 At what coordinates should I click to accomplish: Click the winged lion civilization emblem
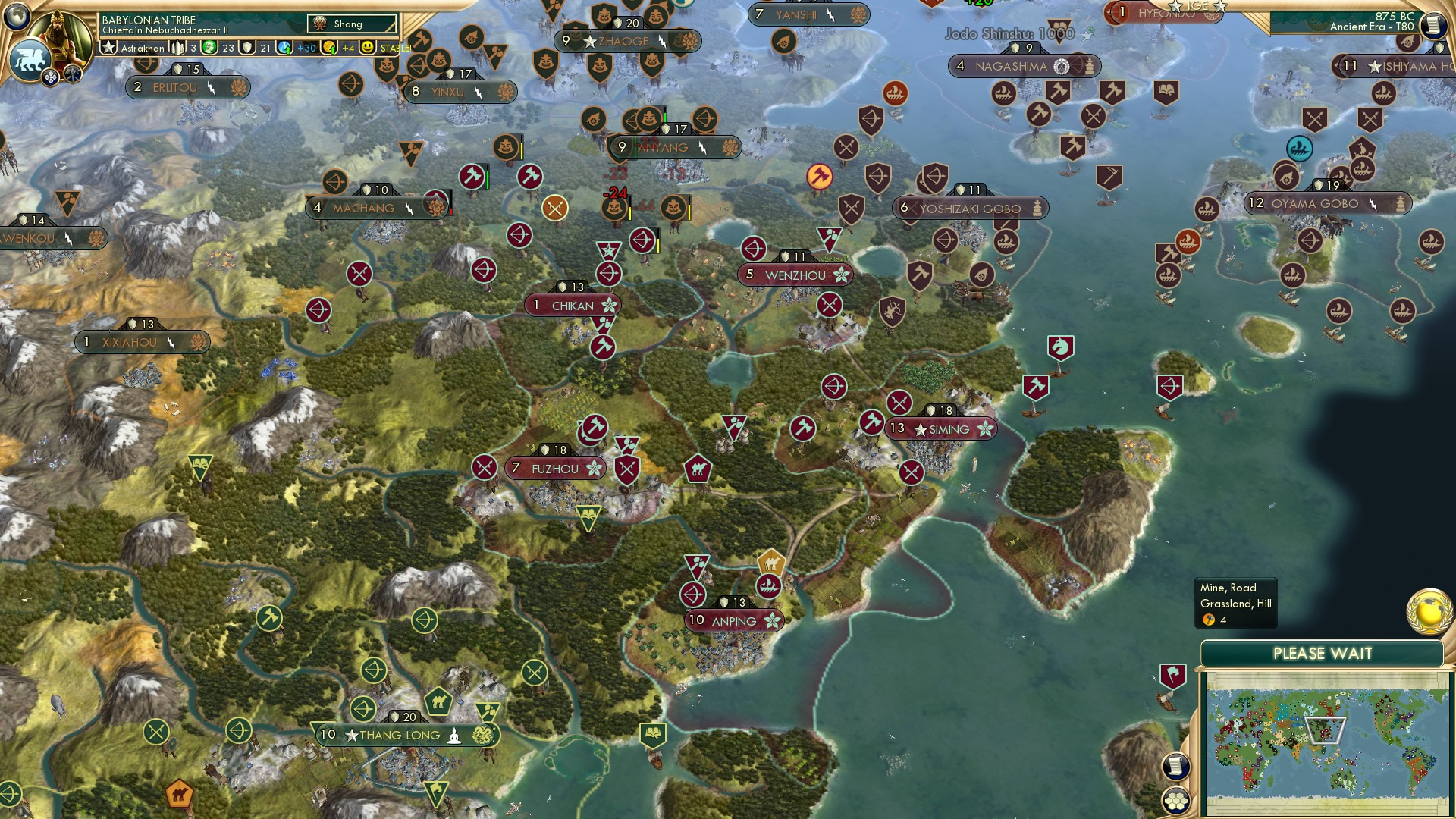30,59
